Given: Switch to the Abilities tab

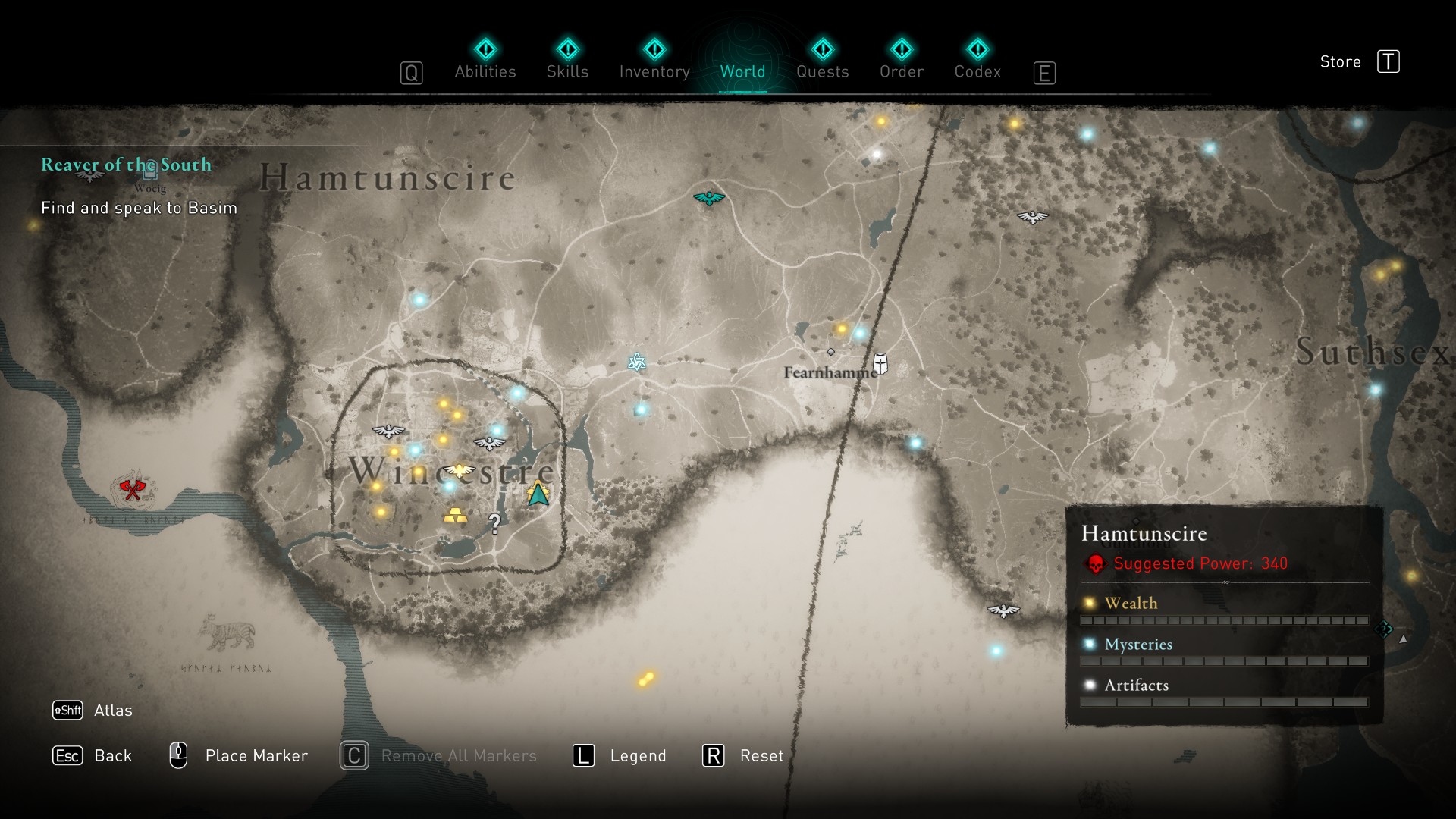Looking at the screenshot, I should tap(485, 61).
